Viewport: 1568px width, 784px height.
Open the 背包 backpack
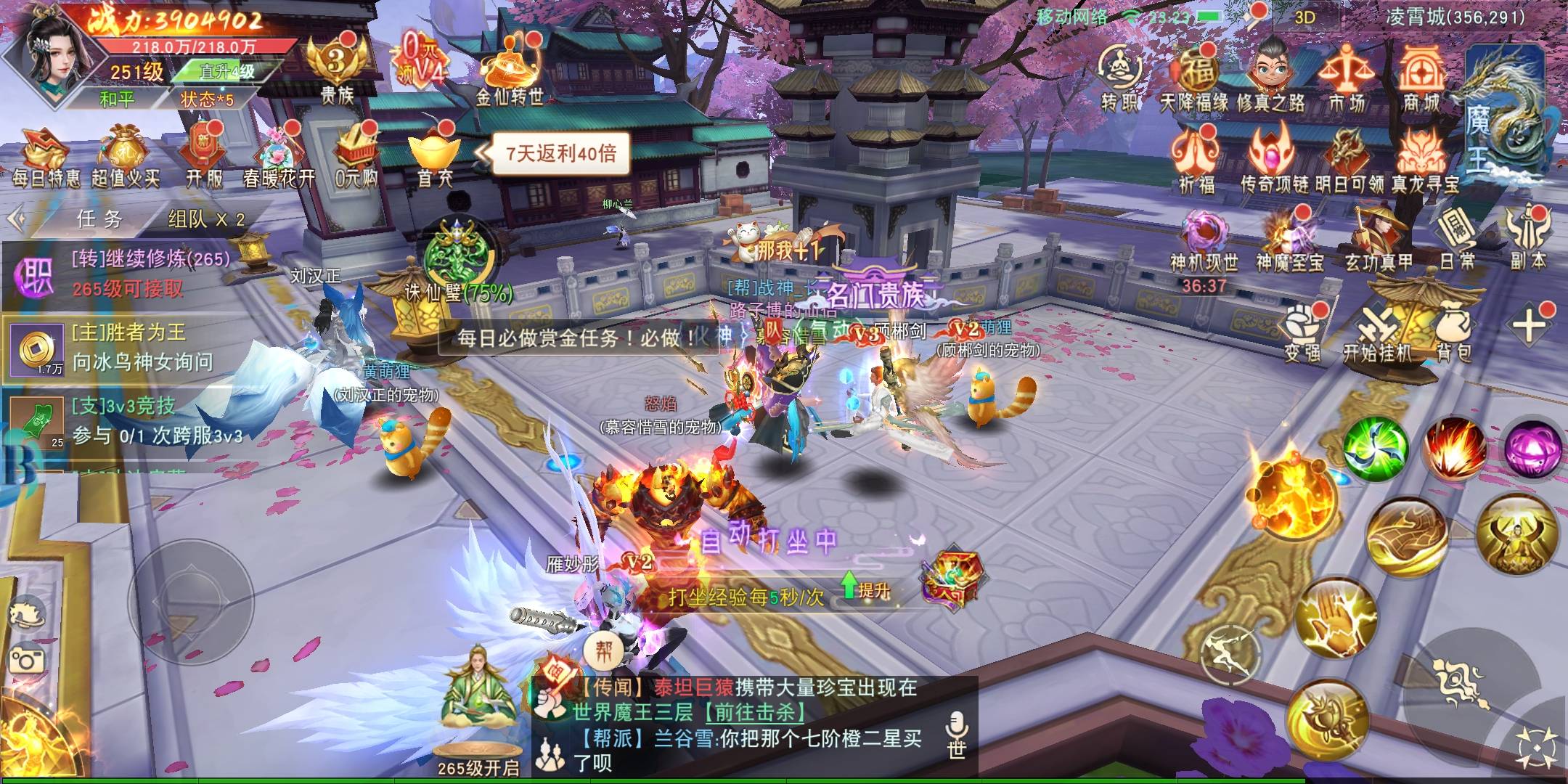pos(1454,334)
